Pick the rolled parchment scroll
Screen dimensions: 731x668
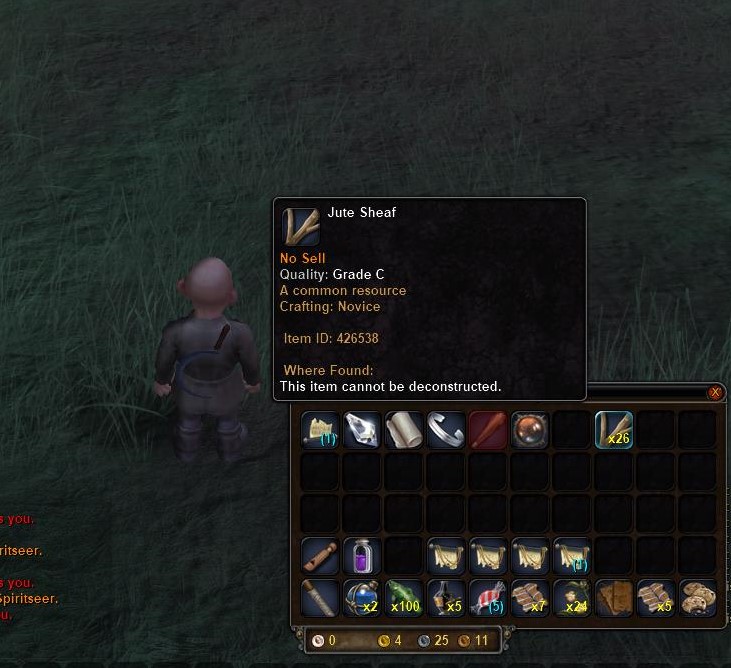point(403,430)
